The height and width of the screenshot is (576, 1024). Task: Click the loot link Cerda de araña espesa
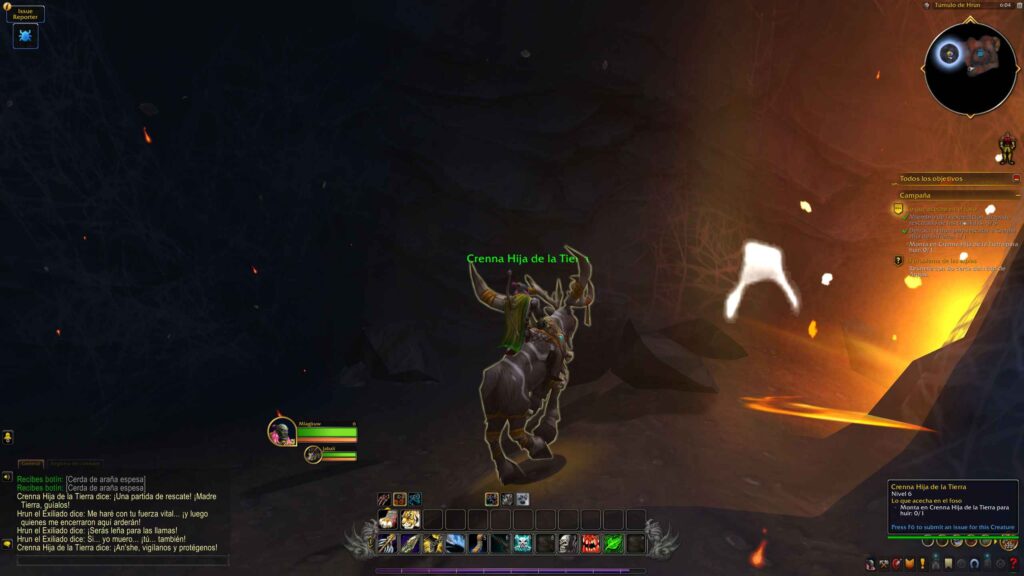pyautogui.click(x=105, y=479)
